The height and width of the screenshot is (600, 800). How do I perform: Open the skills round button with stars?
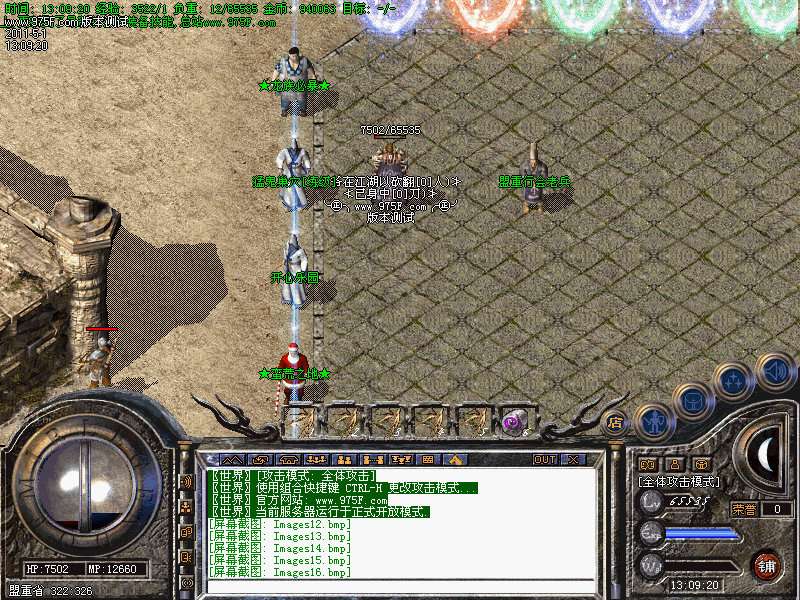click(x=734, y=381)
